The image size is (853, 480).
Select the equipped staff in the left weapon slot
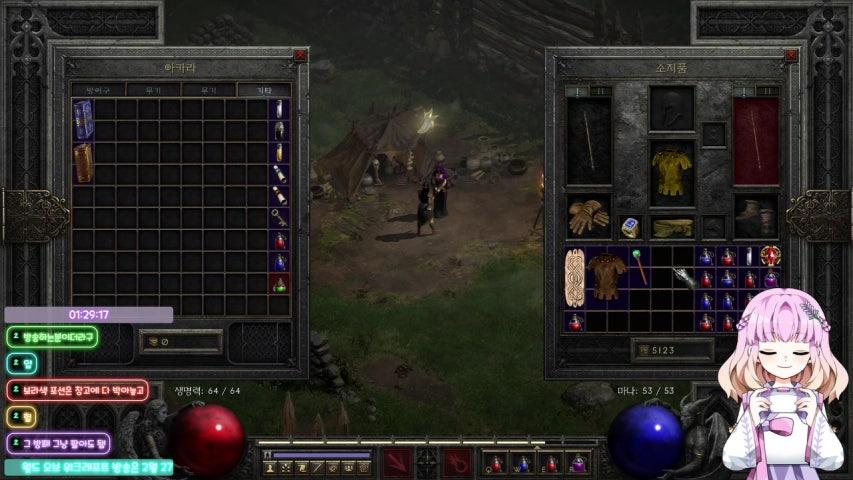(588, 141)
